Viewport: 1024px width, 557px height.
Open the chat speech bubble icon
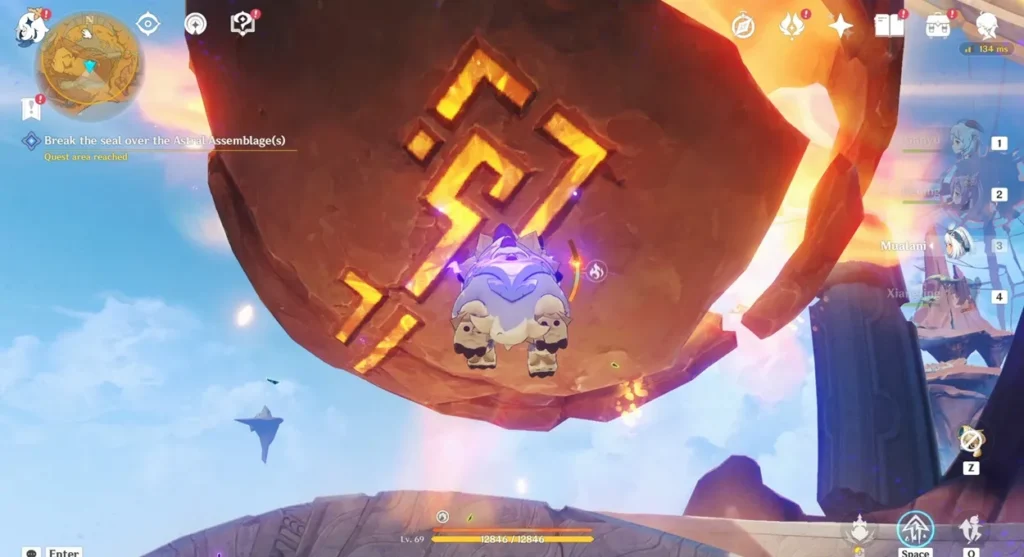coord(32,552)
